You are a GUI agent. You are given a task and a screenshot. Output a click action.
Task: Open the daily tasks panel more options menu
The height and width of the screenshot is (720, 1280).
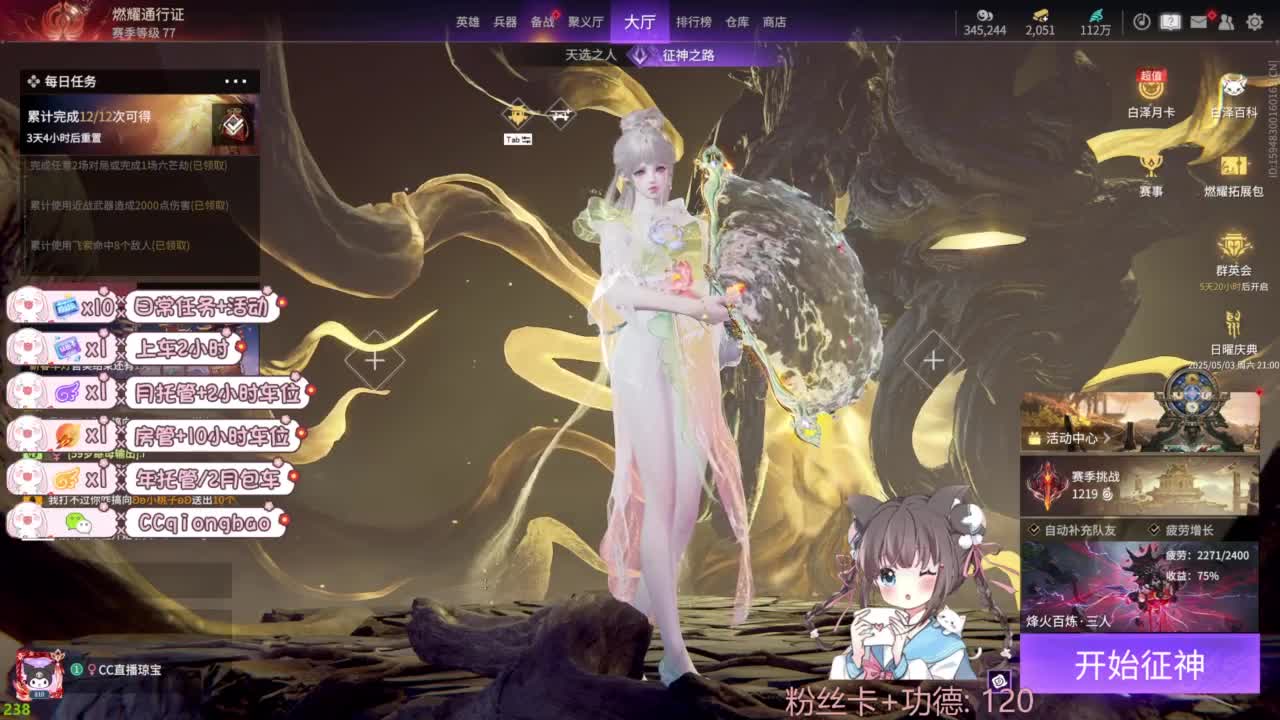(237, 81)
